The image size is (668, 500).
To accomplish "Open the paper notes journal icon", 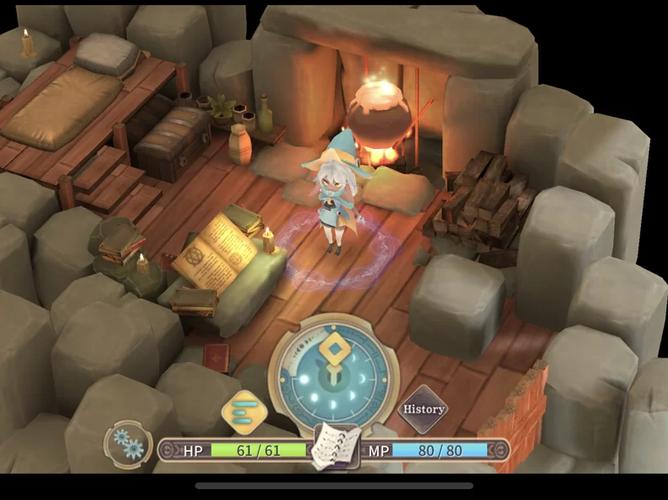I will coord(335,447).
